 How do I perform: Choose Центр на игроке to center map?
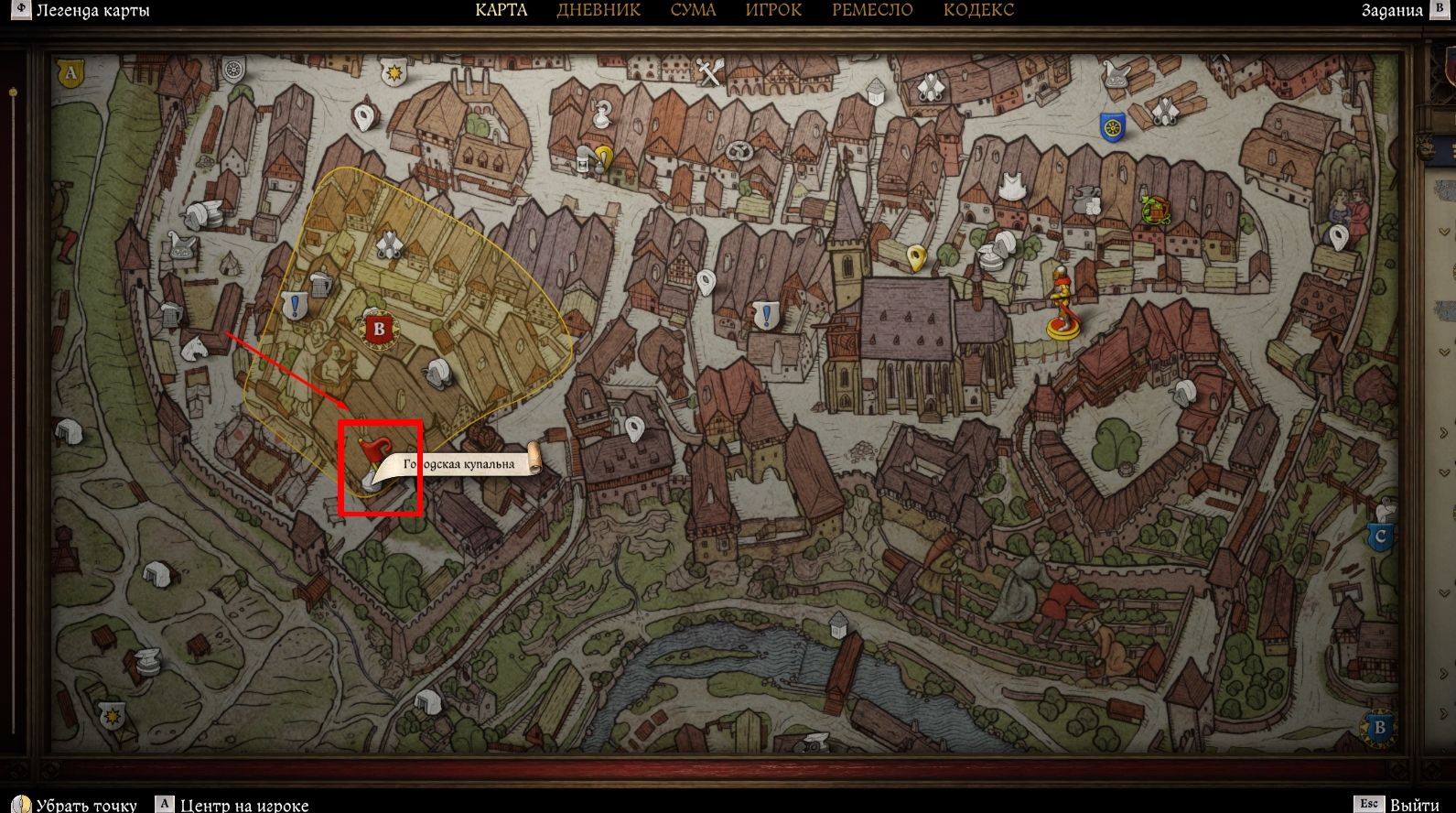tap(243, 805)
